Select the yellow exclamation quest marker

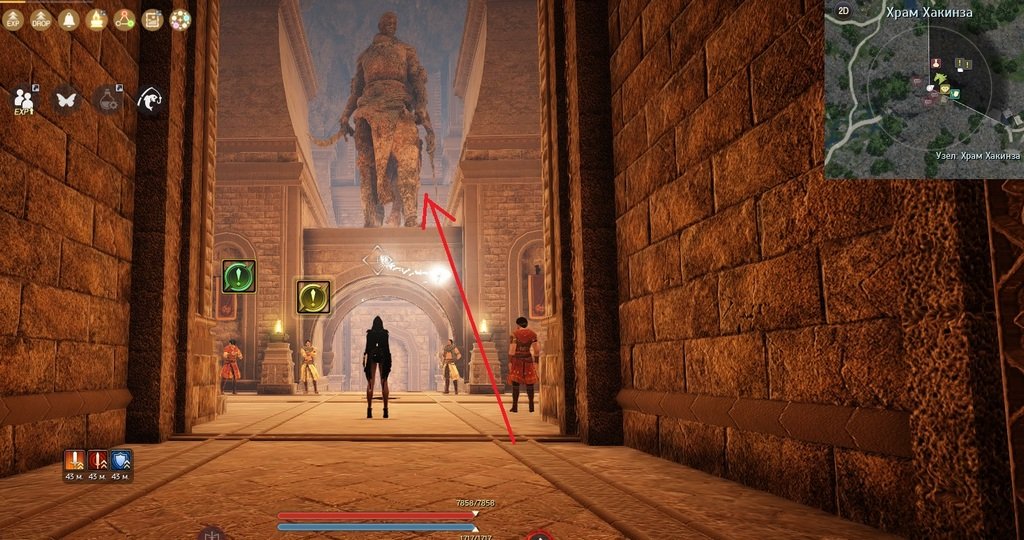click(x=313, y=296)
